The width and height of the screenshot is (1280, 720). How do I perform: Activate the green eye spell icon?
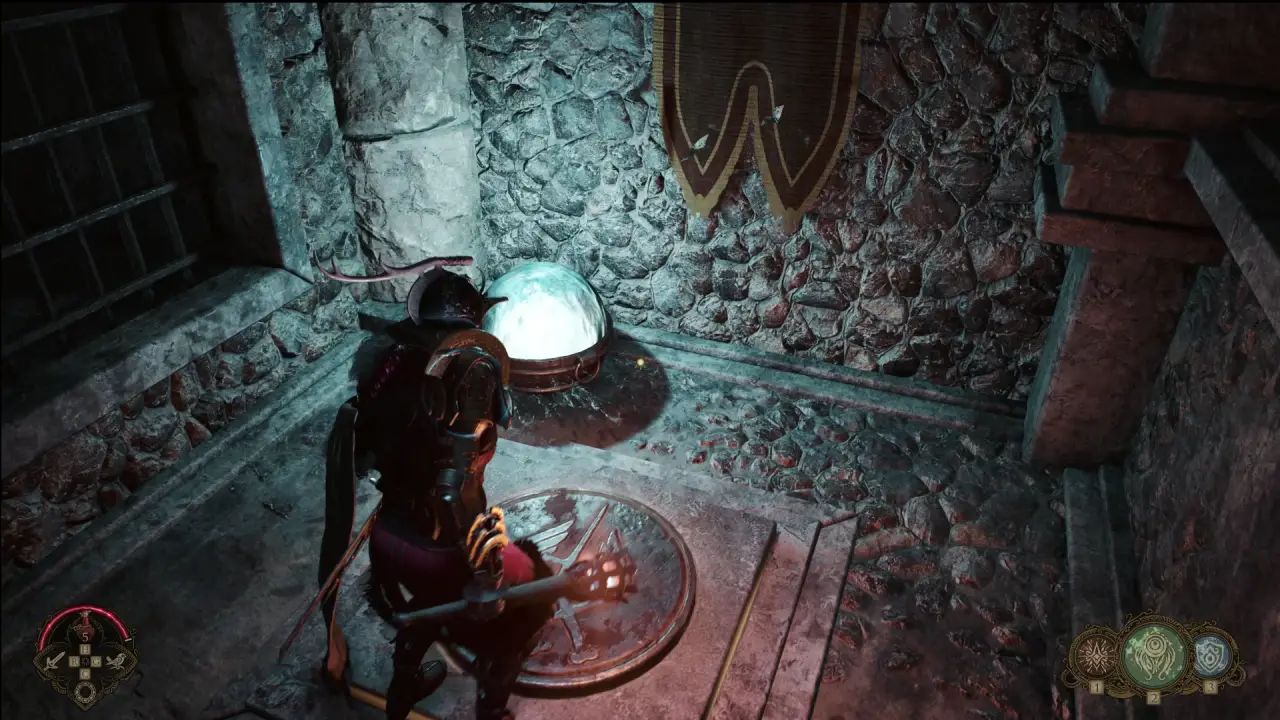click(1153, 654)
